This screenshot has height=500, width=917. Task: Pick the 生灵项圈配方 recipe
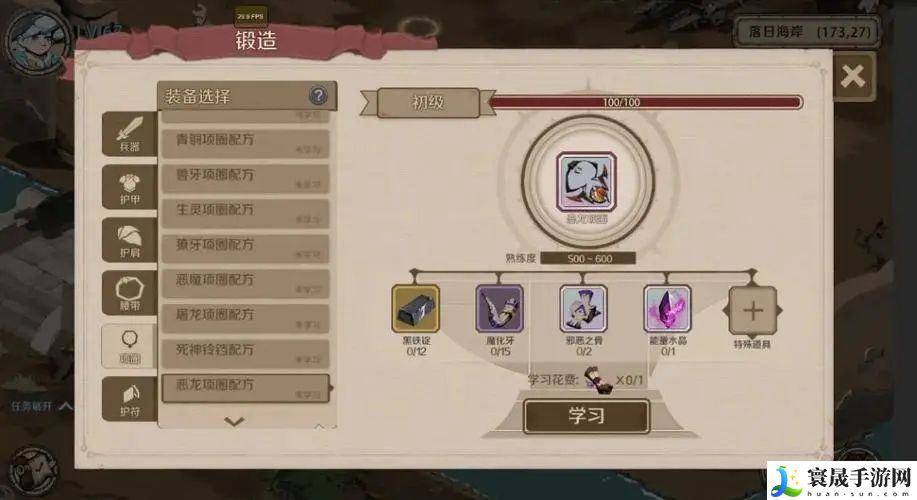coord(245,213)
